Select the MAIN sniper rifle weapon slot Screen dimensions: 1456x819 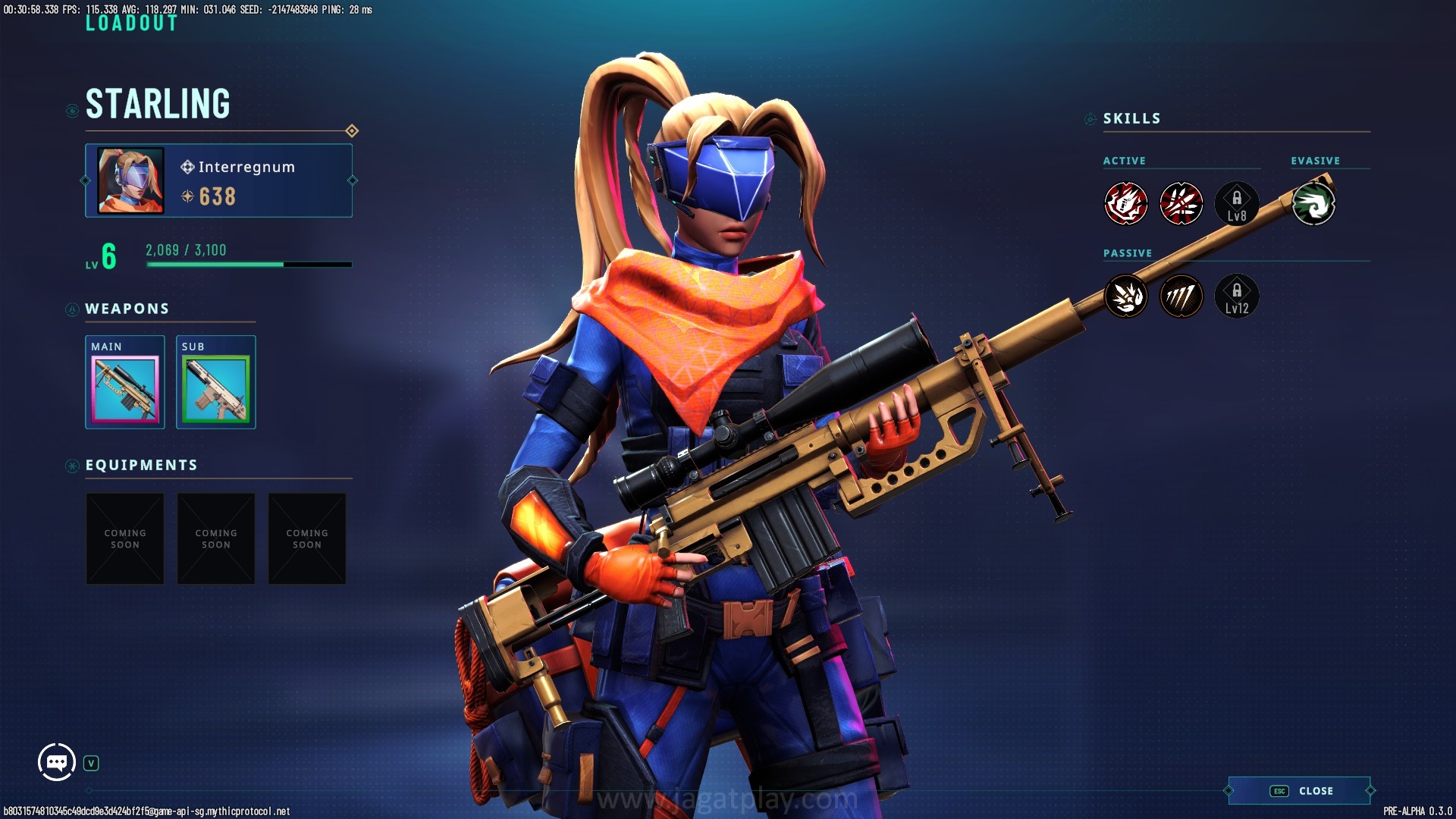pos(125,388)
